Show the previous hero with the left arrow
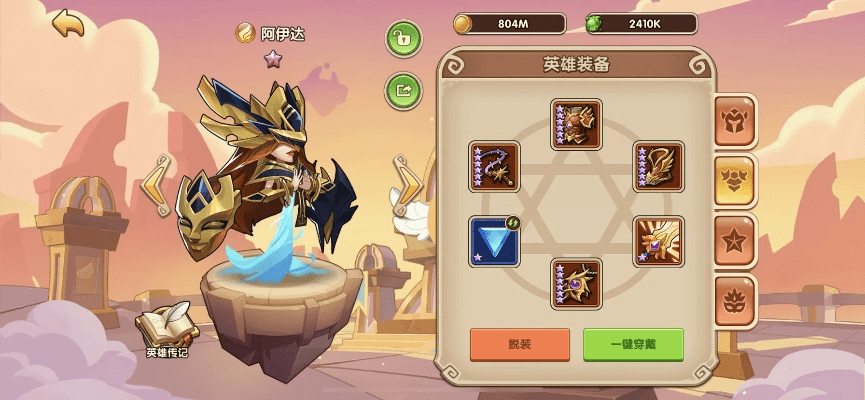 (154, 184)
